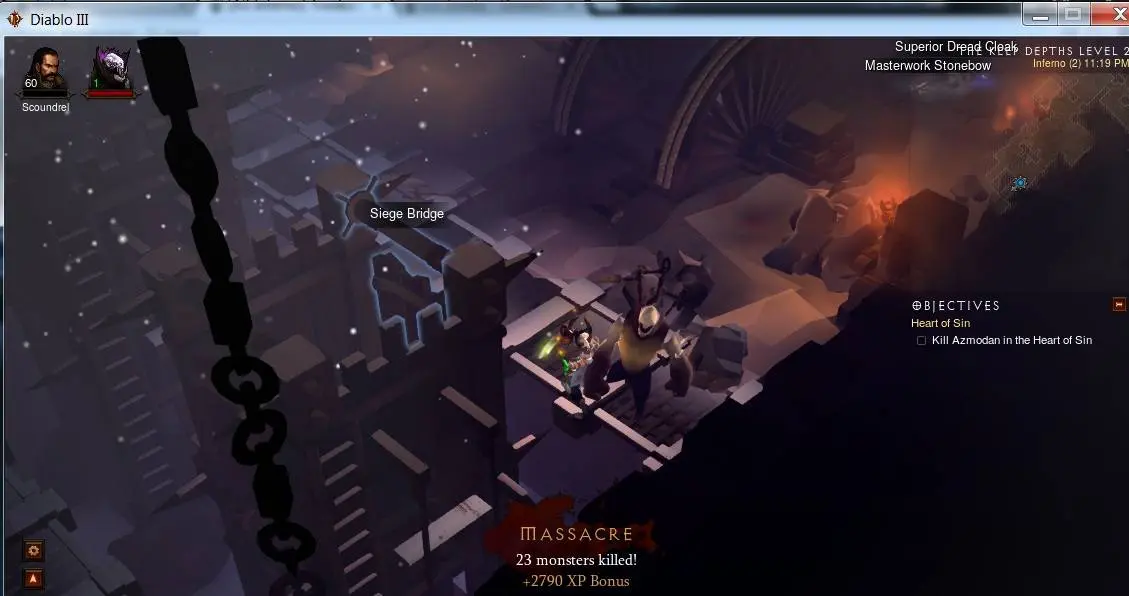This screenshot has height=596, width=1129.
Task: Click the purple-haired skull player portrait
Action: point(110,70)
